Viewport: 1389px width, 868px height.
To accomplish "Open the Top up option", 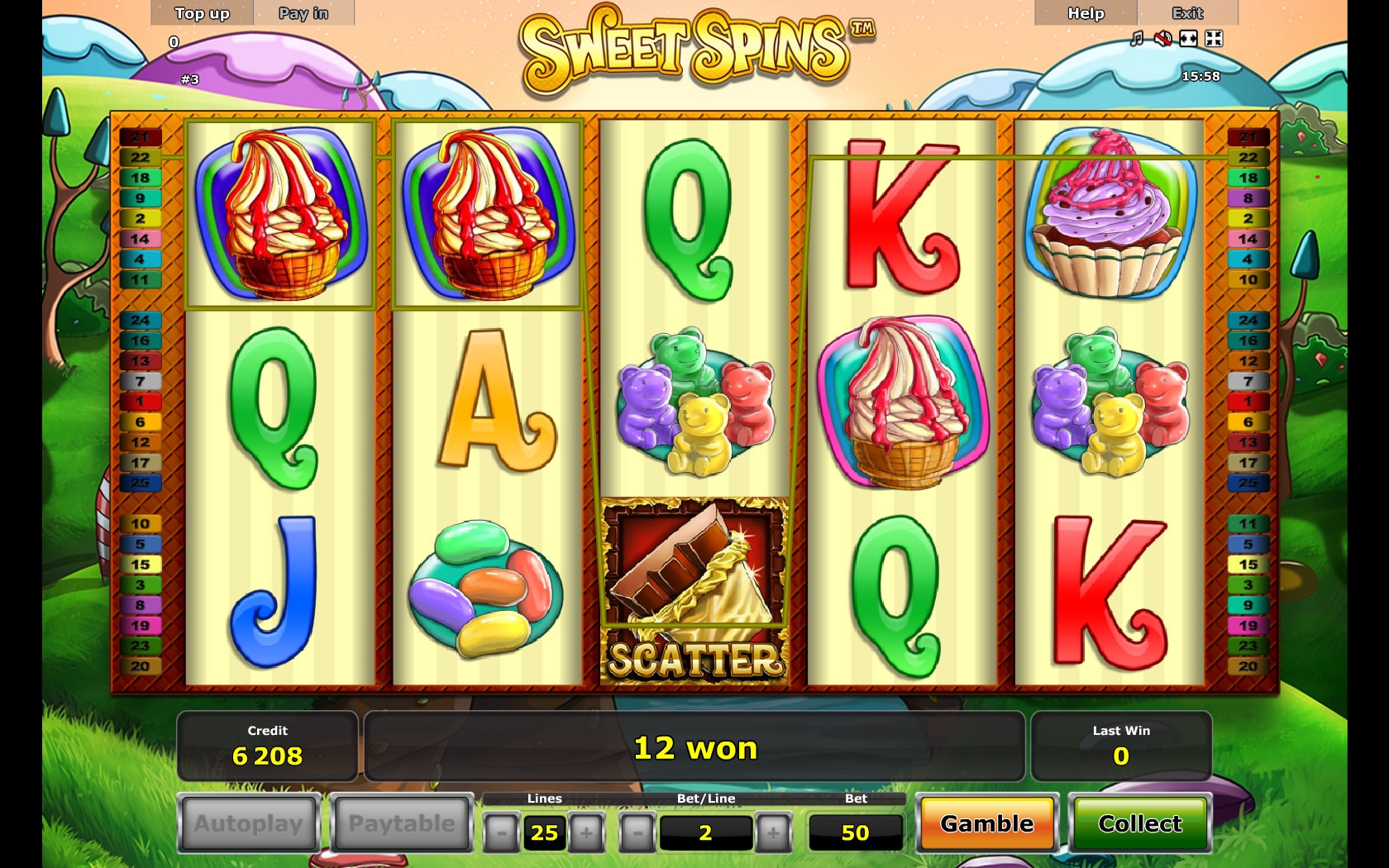I will pos(202,13).
